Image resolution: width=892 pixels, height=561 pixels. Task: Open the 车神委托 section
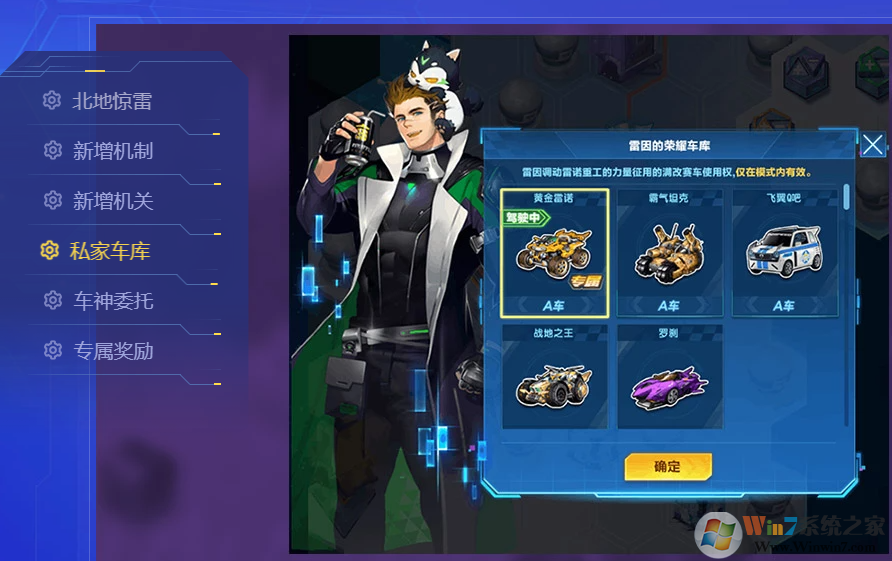click(x=112, y=301)
